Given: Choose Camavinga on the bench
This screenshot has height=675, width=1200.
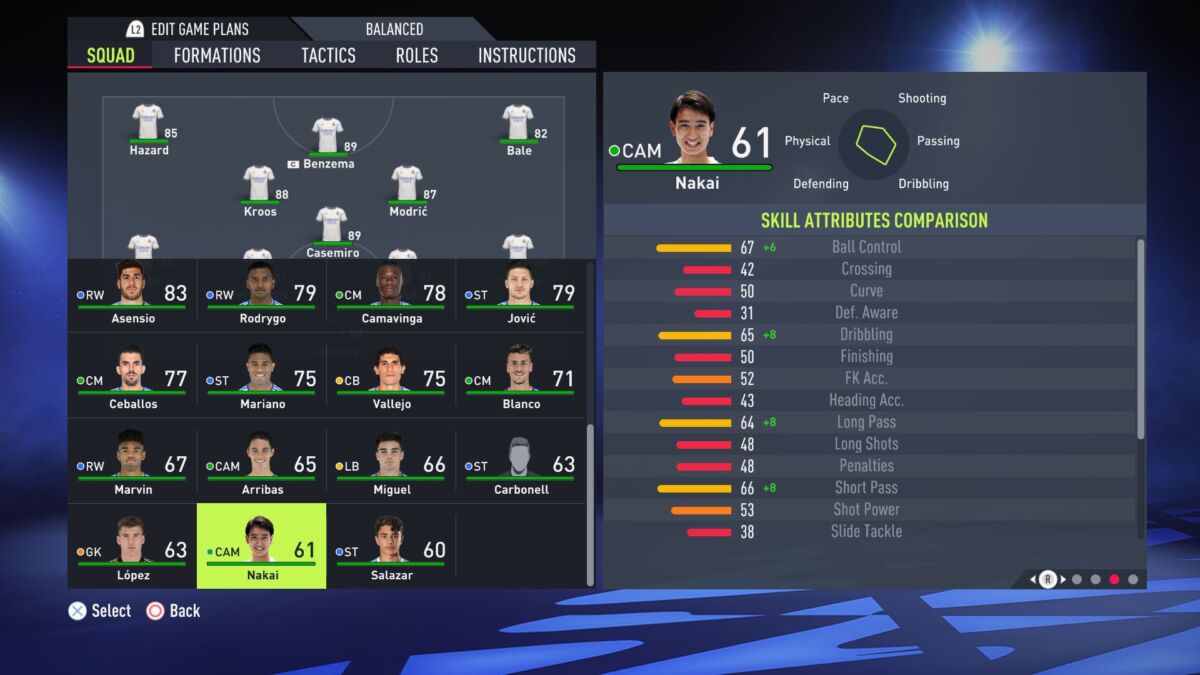Looking at the screenshot, I should tap(391, 294).
